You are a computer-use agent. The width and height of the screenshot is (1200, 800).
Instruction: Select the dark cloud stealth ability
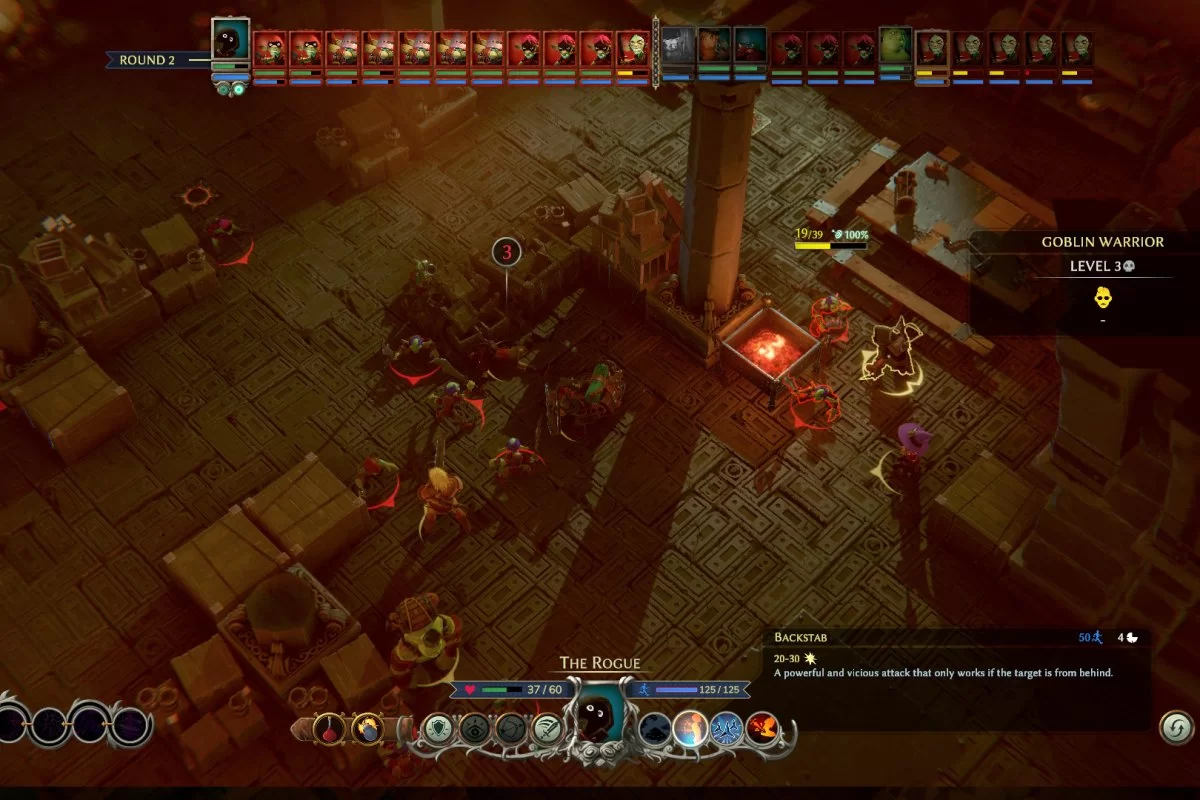(655, 728)
